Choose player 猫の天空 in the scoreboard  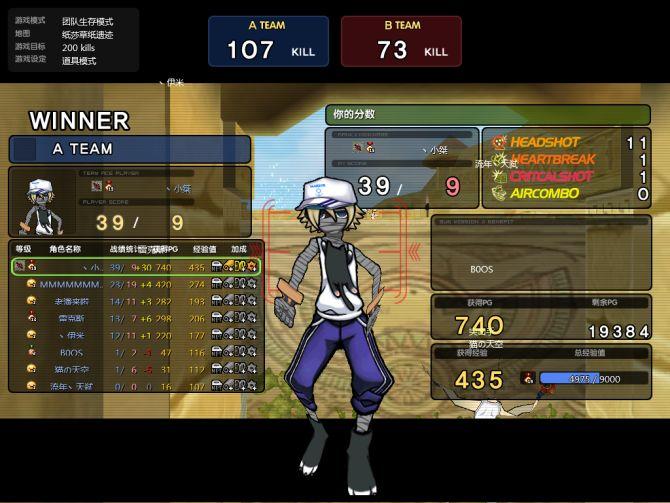[x=135, y=369]
